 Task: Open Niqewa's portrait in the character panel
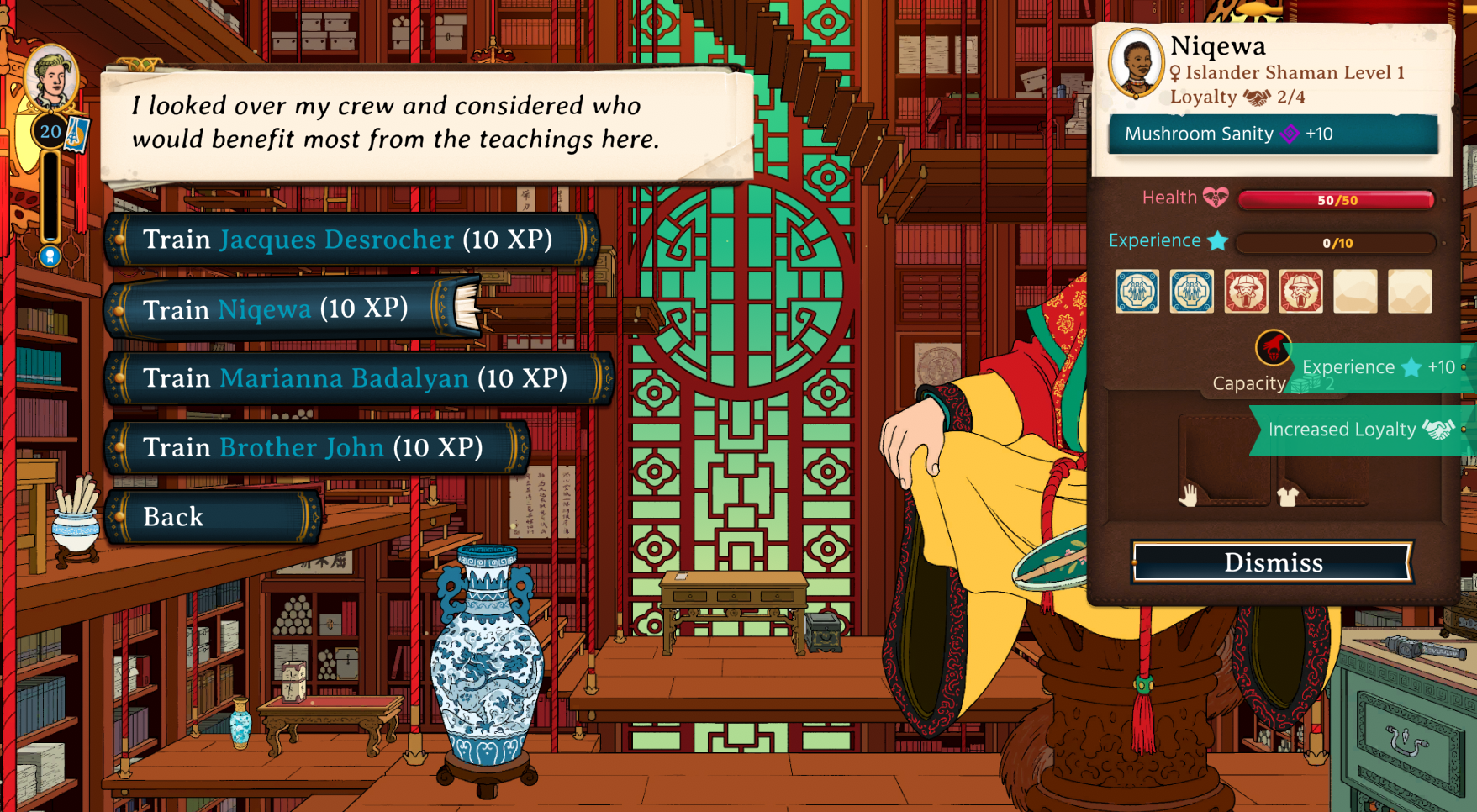(1136, 63)
